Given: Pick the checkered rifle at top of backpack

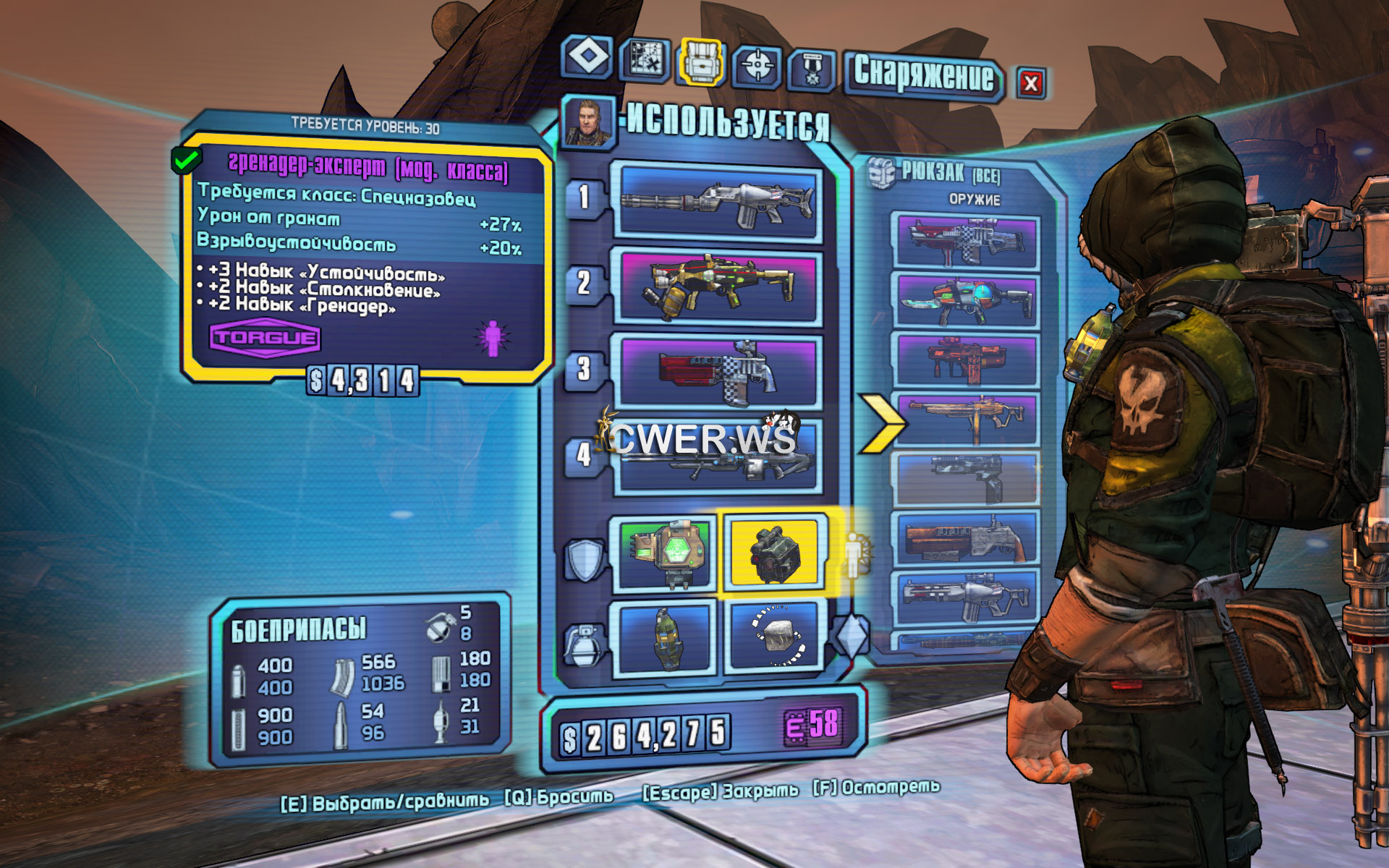Looking at the screenshot, I should point(966,242).
